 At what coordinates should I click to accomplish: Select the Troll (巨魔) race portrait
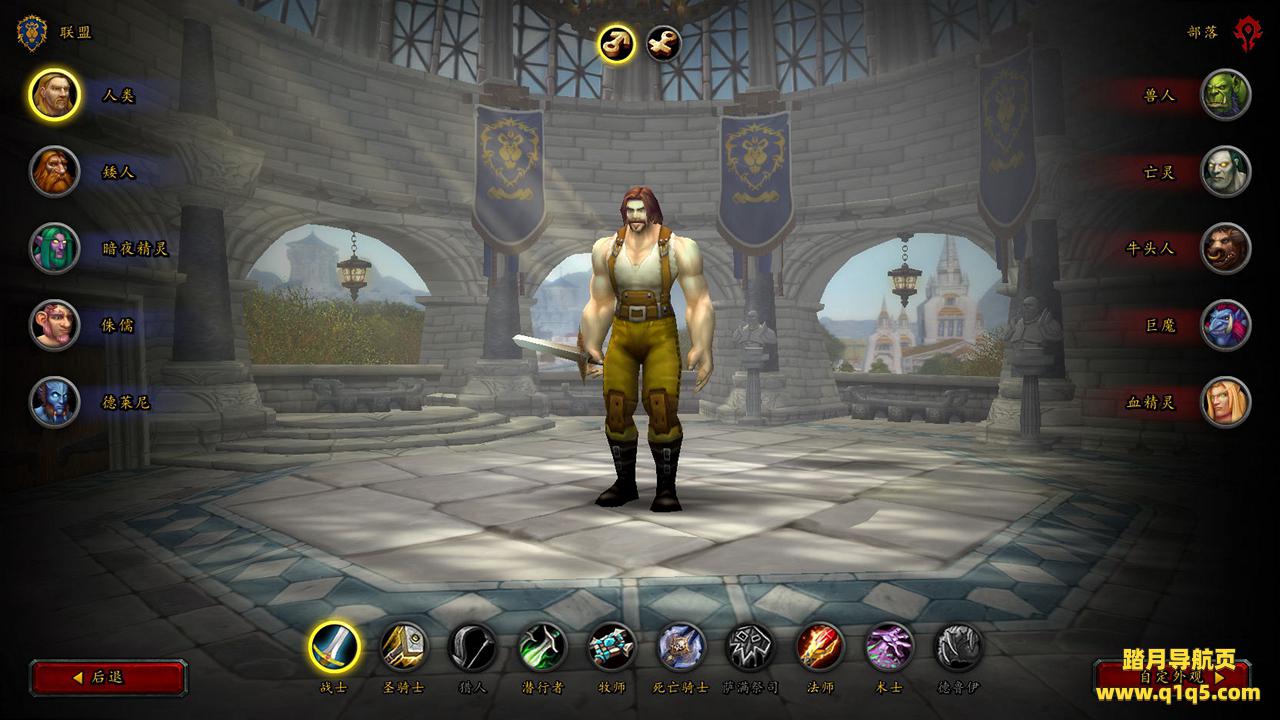point(1225,325)
